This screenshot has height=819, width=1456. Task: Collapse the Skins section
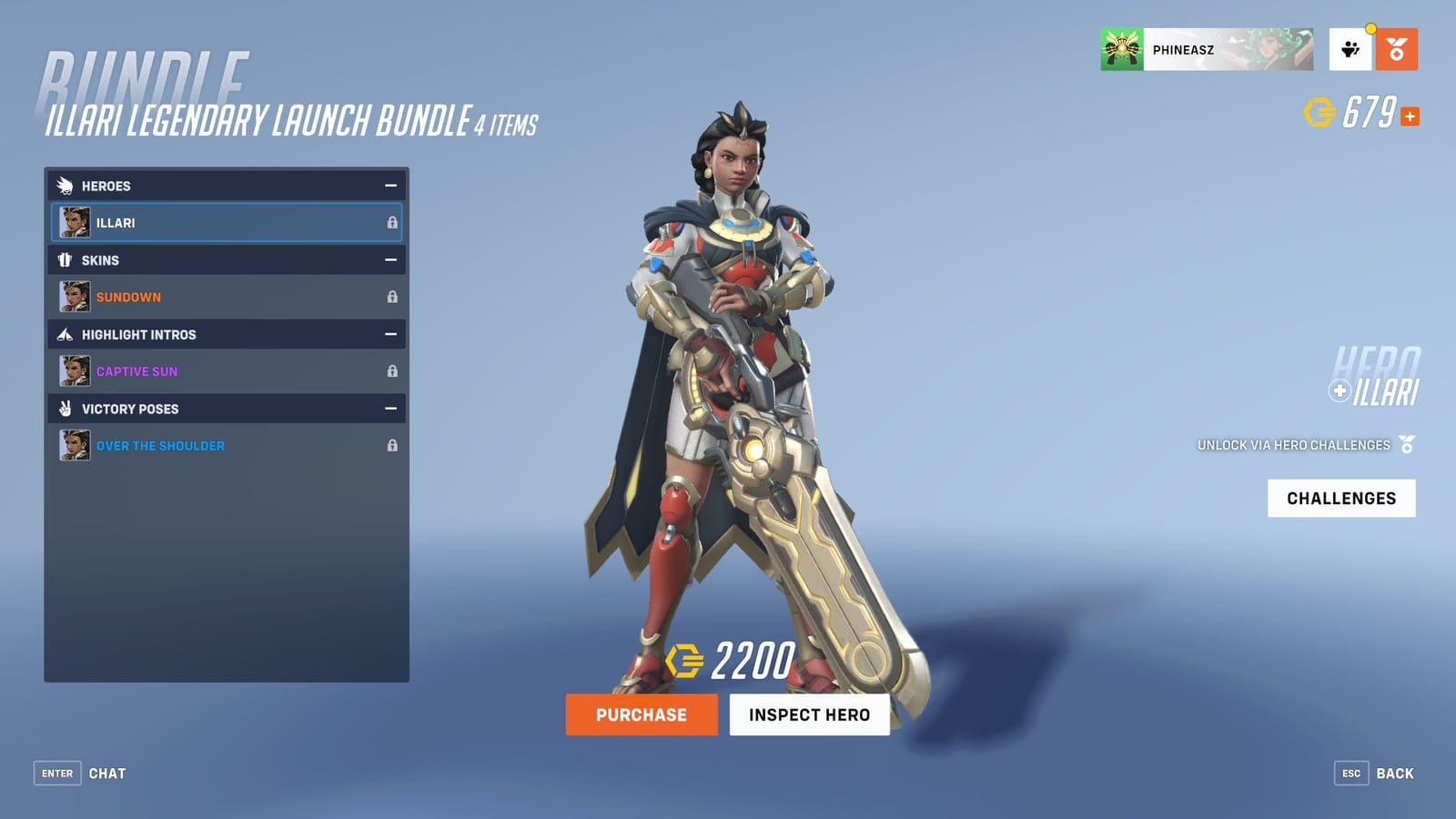pos(391,260)
